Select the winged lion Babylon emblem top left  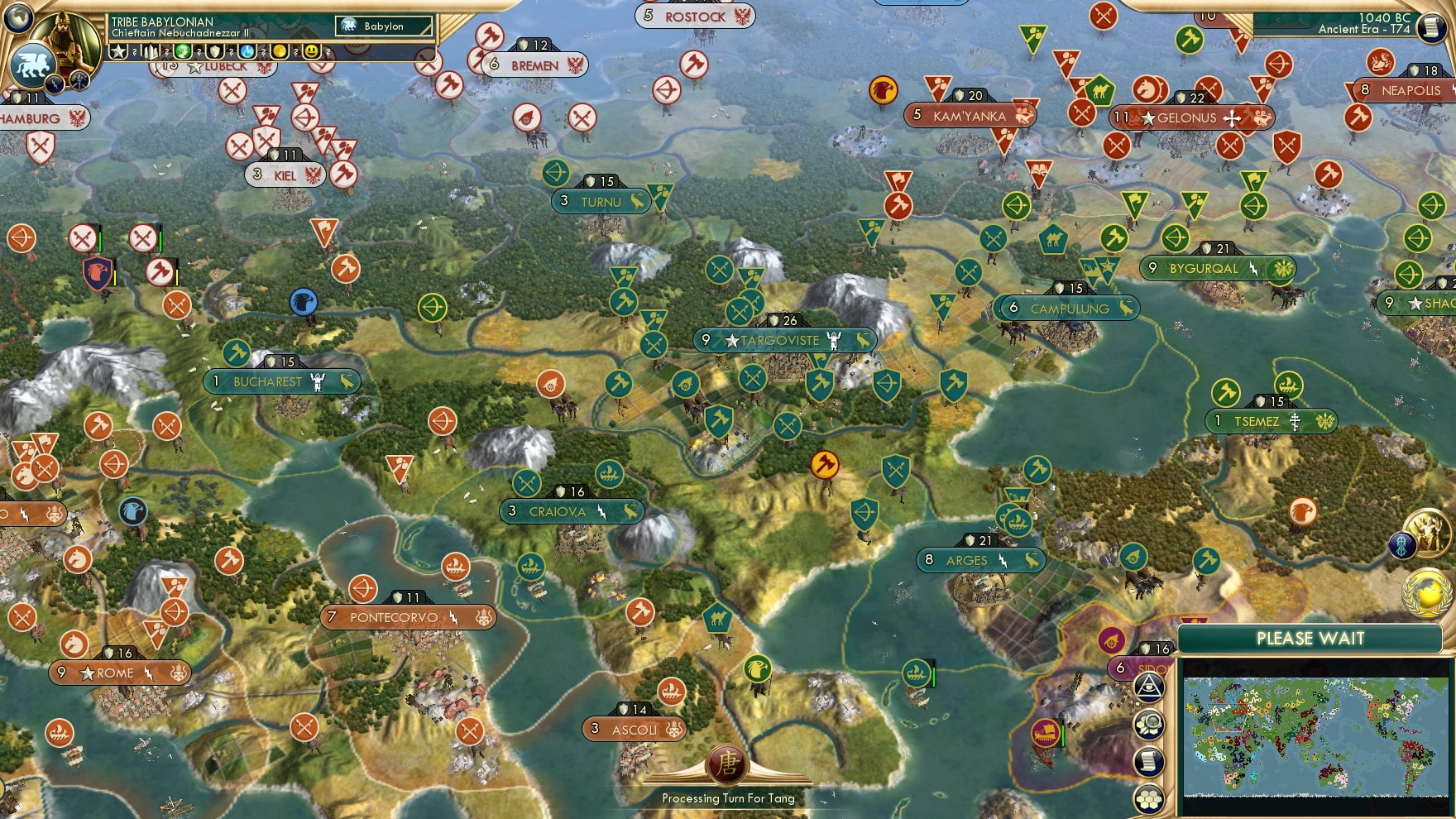pyautogui.click(x=32, y=65)
